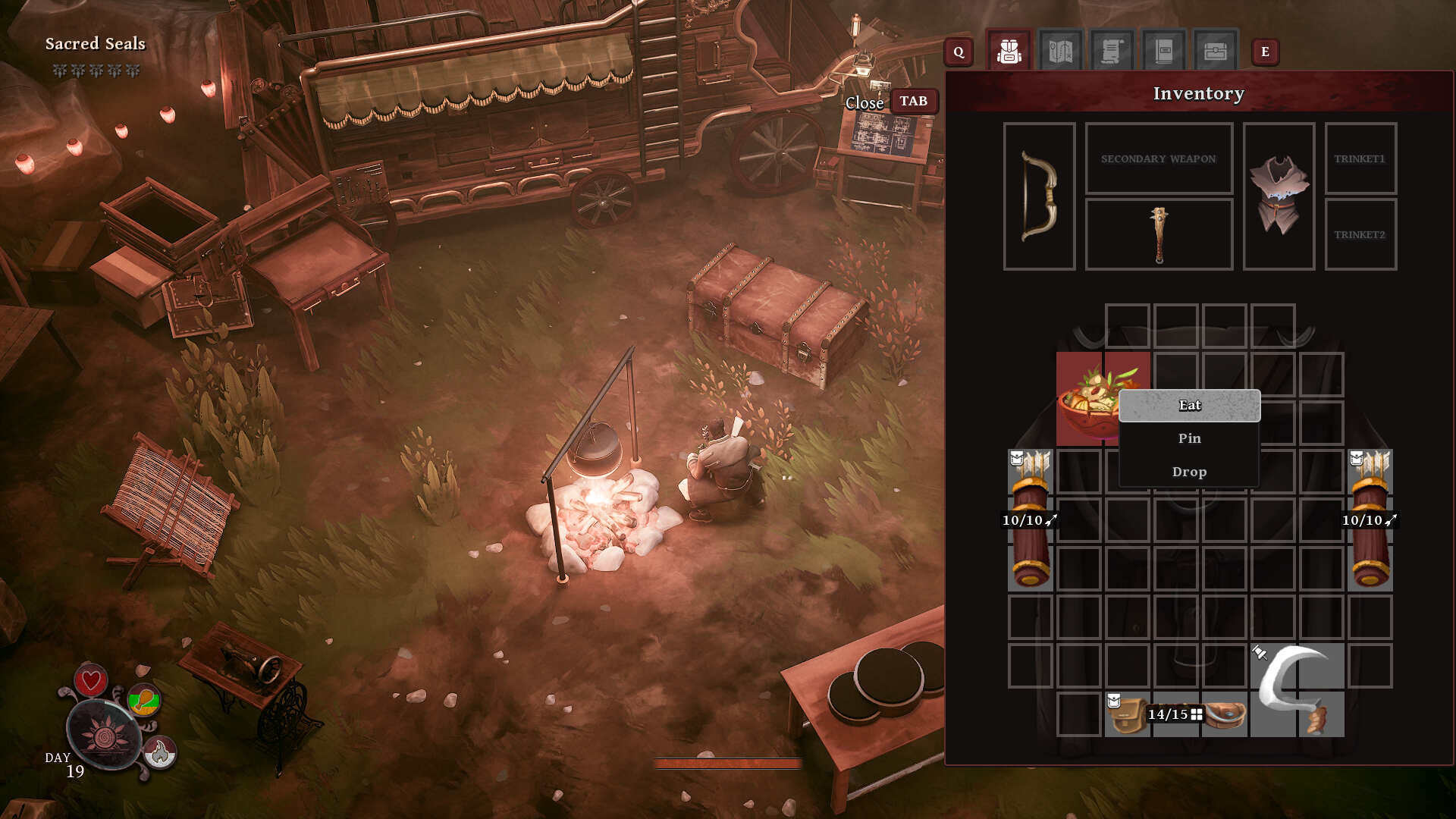
Task: Select the empty Secondary Weapon slot
Action: click(1159, 158)
